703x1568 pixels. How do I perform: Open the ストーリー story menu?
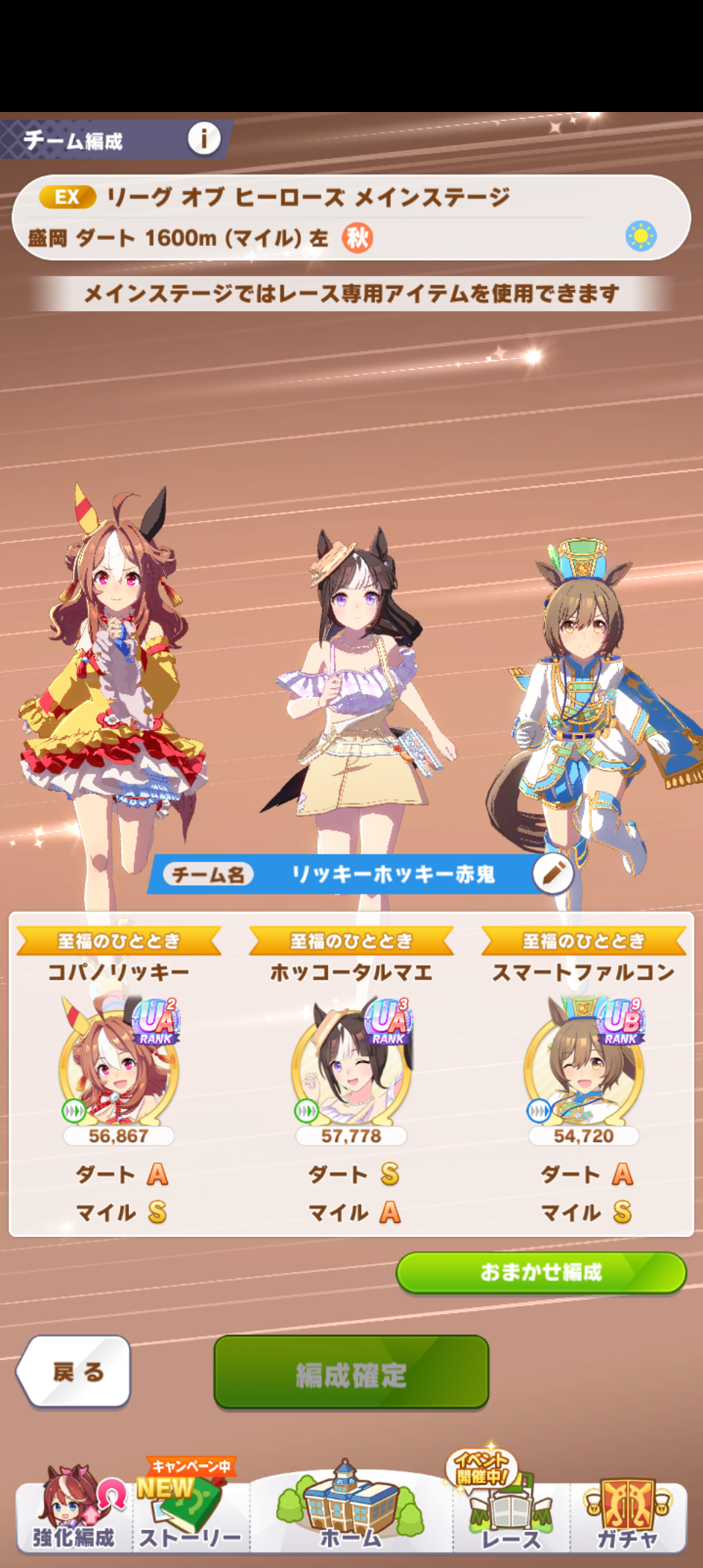pyautogui.click(x=190, y=1512)
